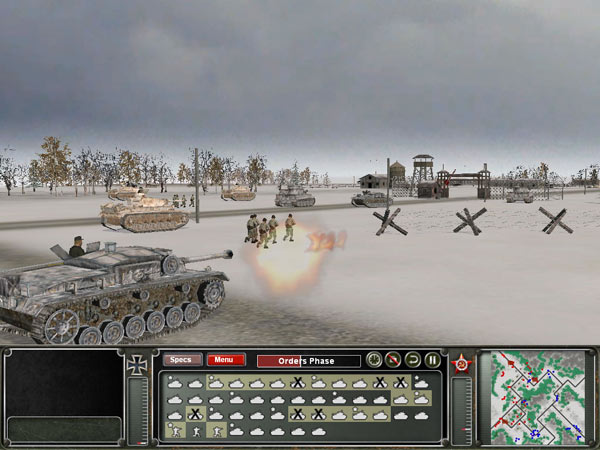This screenshot has width=600, height=450.
Task: Open the Specs panel
Action: (x=182, y=360)
